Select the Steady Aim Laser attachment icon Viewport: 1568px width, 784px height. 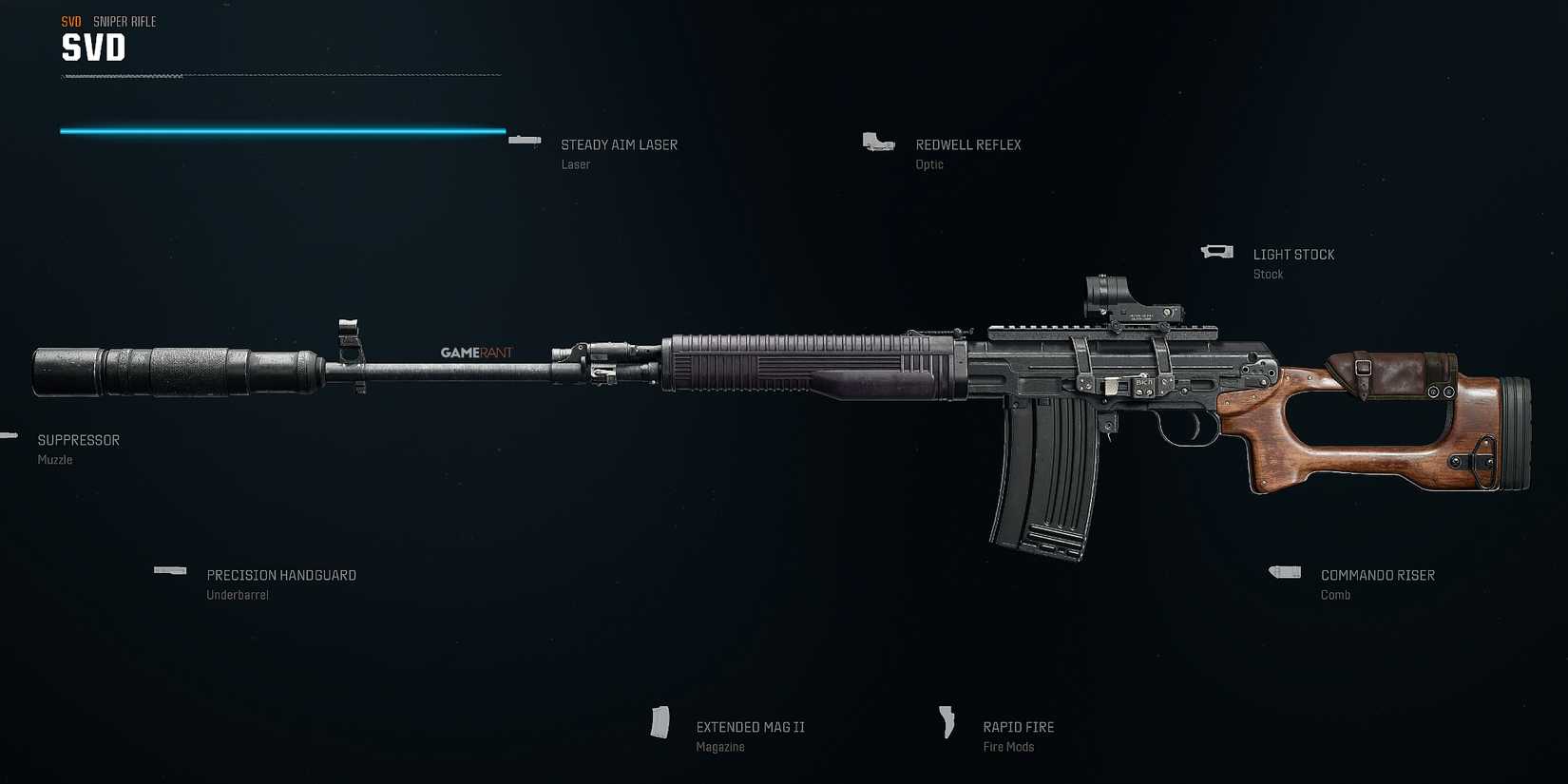[x=524, y=140]
